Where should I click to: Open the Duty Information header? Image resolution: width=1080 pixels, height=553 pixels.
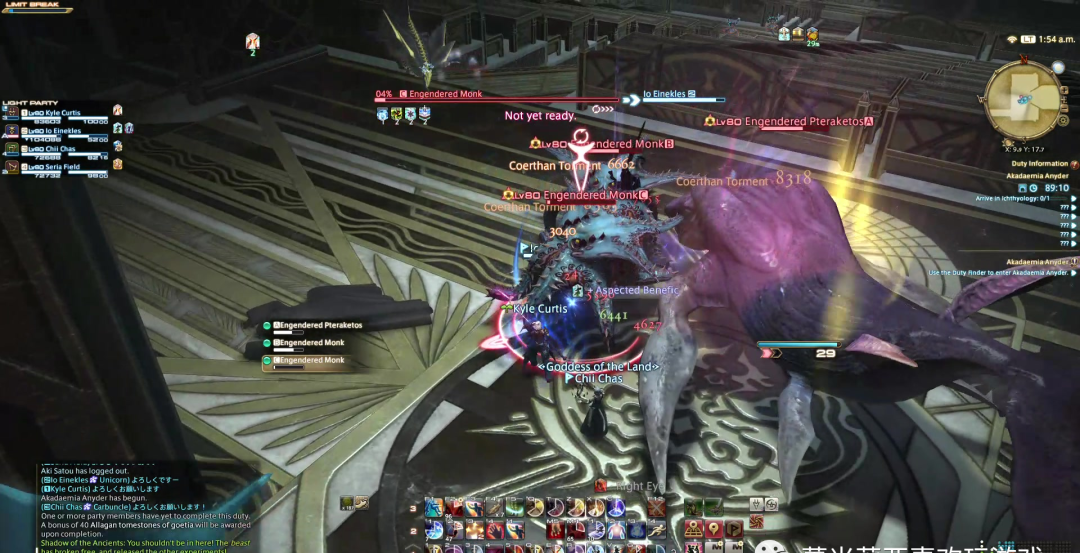[1040, 164]
